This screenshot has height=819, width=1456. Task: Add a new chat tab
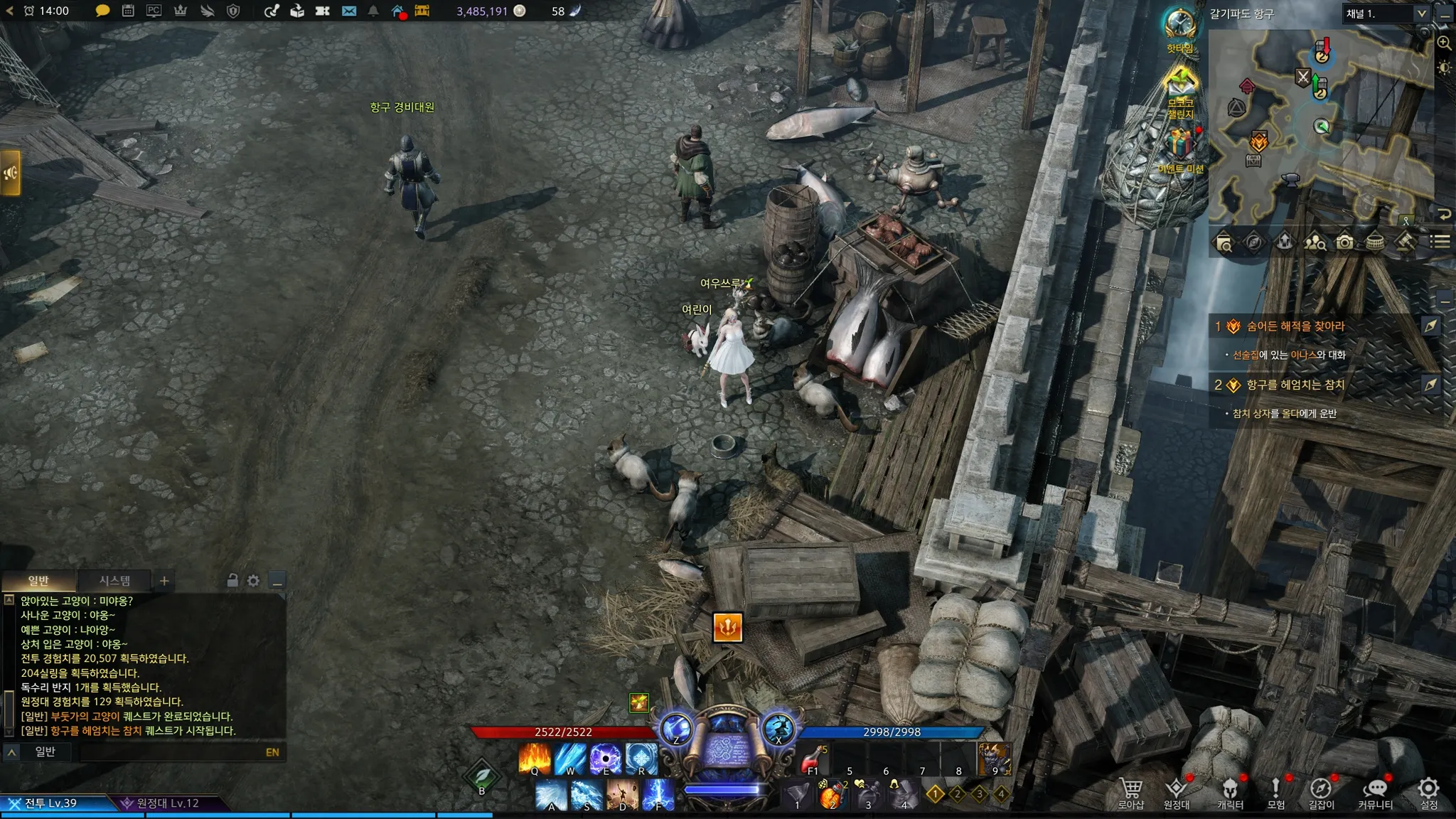tap(164, 581)
